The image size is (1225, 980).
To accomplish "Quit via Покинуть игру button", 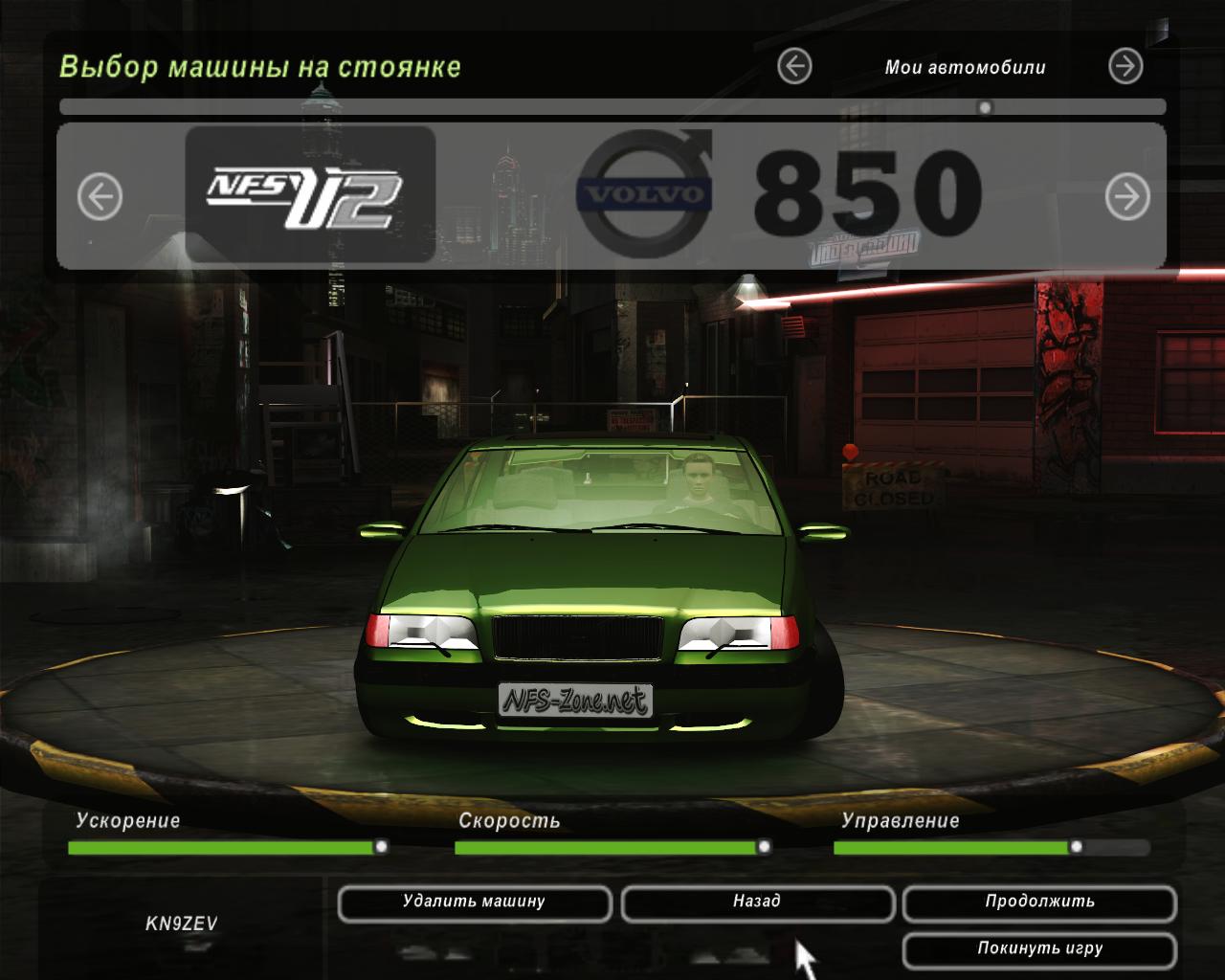I will (1039, 949).
